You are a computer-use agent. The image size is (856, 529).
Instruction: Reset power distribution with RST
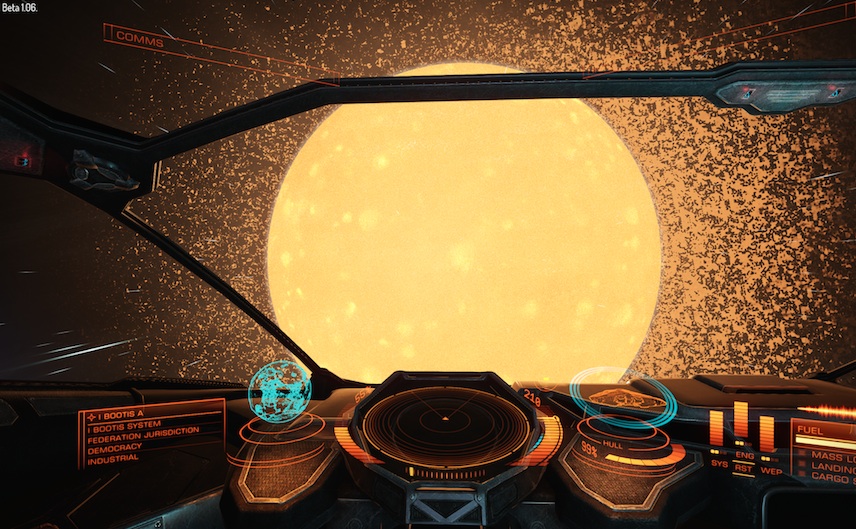click(x=743, y=467)
